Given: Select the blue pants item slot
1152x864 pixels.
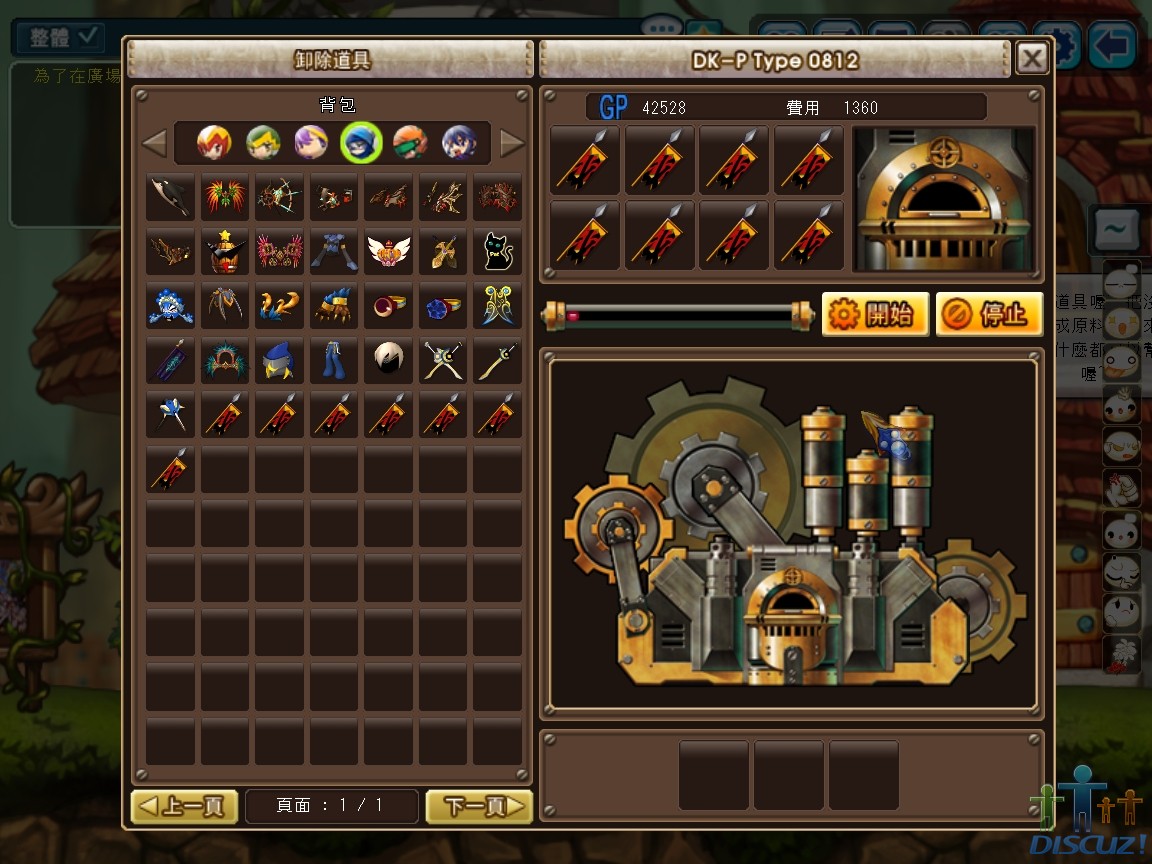Looking at the screenshot, I should tap(334, 359).
